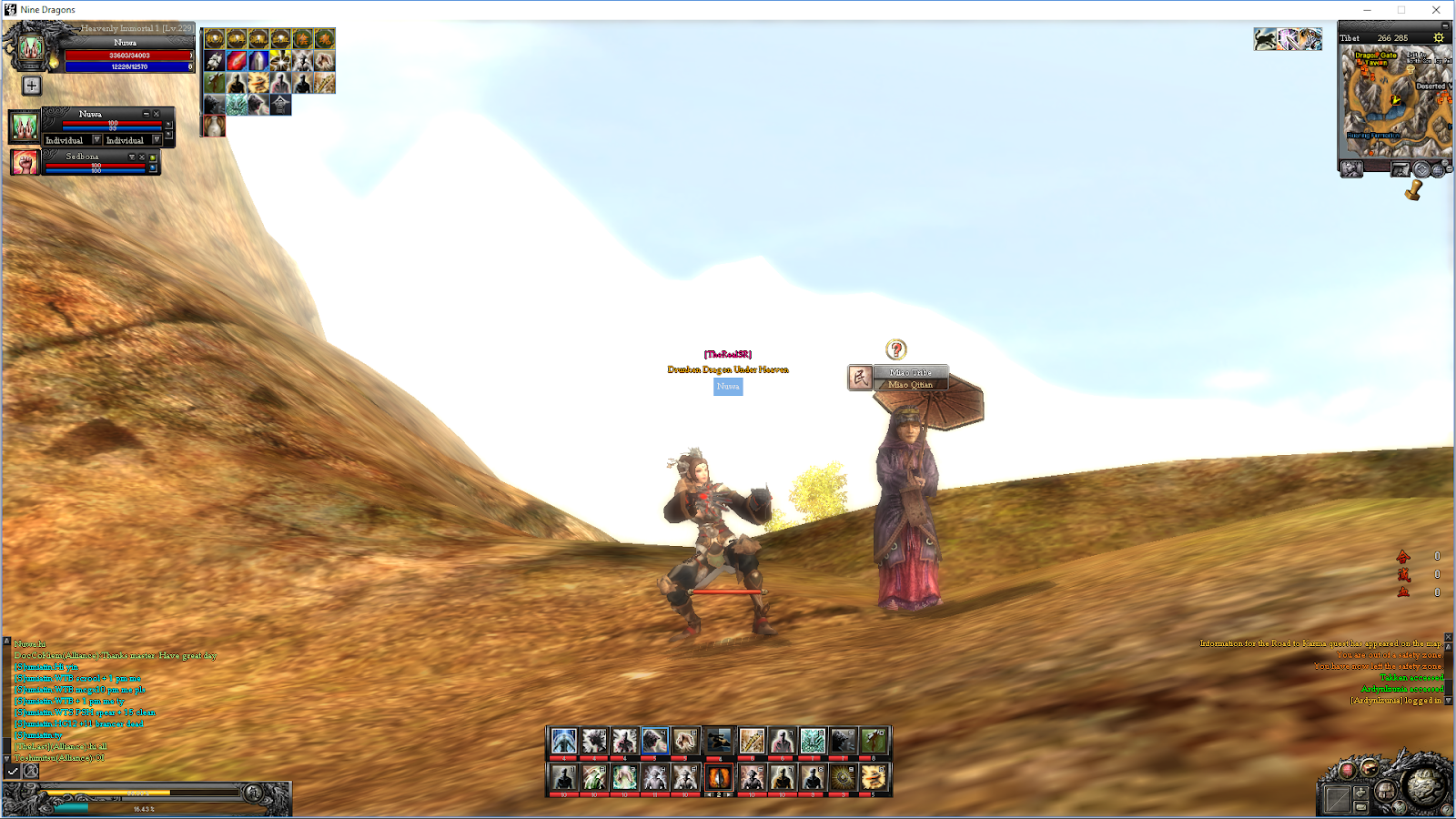The width and height of the screenshot is (1456, 819).
Task: Click the plus button under the character portrait
Action: coord(31,87)
